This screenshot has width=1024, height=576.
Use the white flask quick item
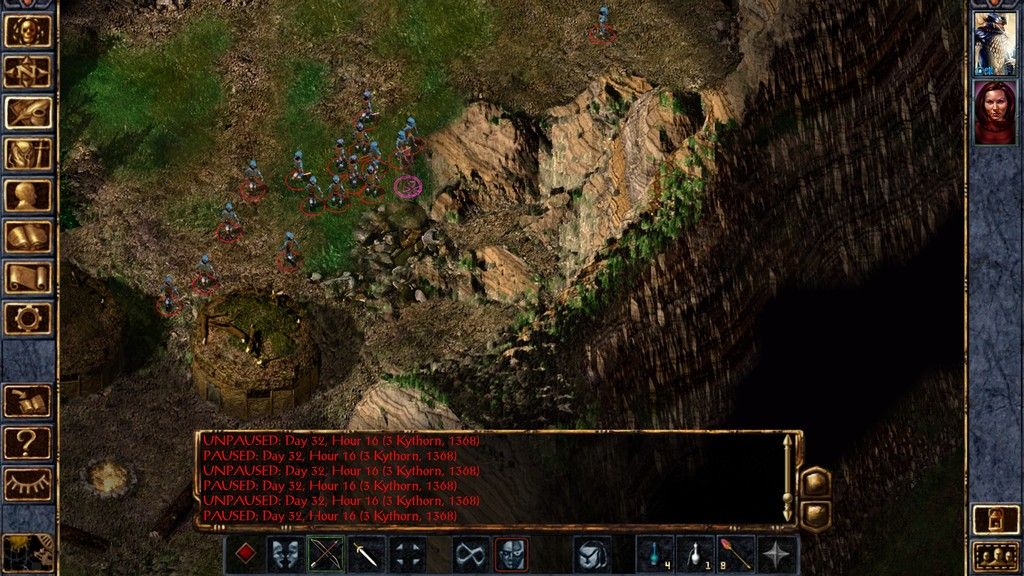(696, 553)
